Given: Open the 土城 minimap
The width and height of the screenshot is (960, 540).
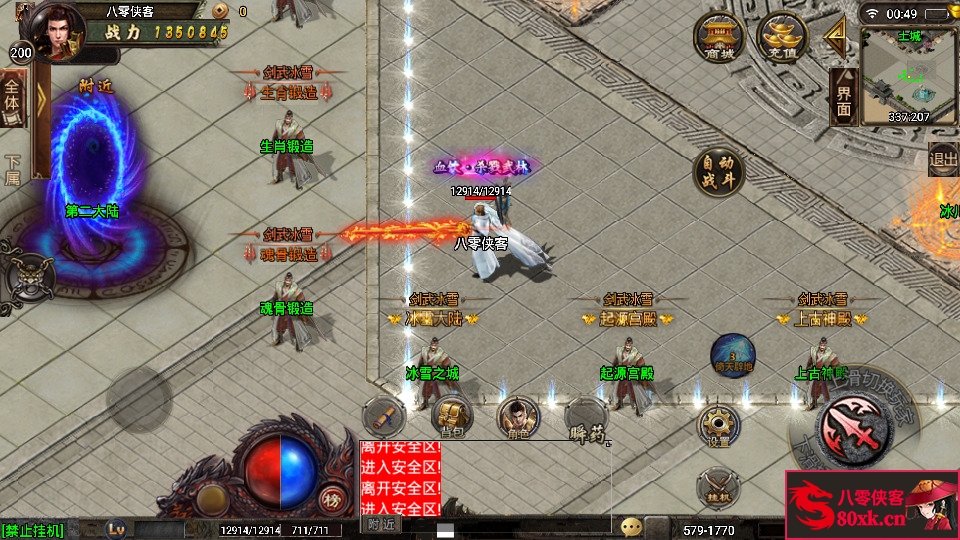Looking at the screenshot, I should 908,75.
